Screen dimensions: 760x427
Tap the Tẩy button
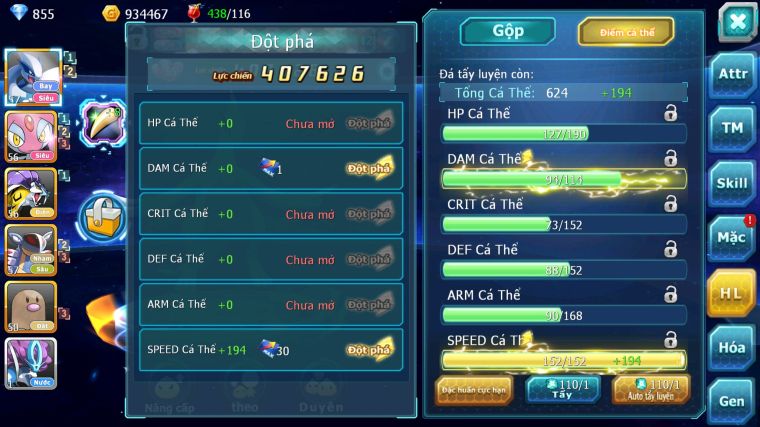[x=562, y=389]
